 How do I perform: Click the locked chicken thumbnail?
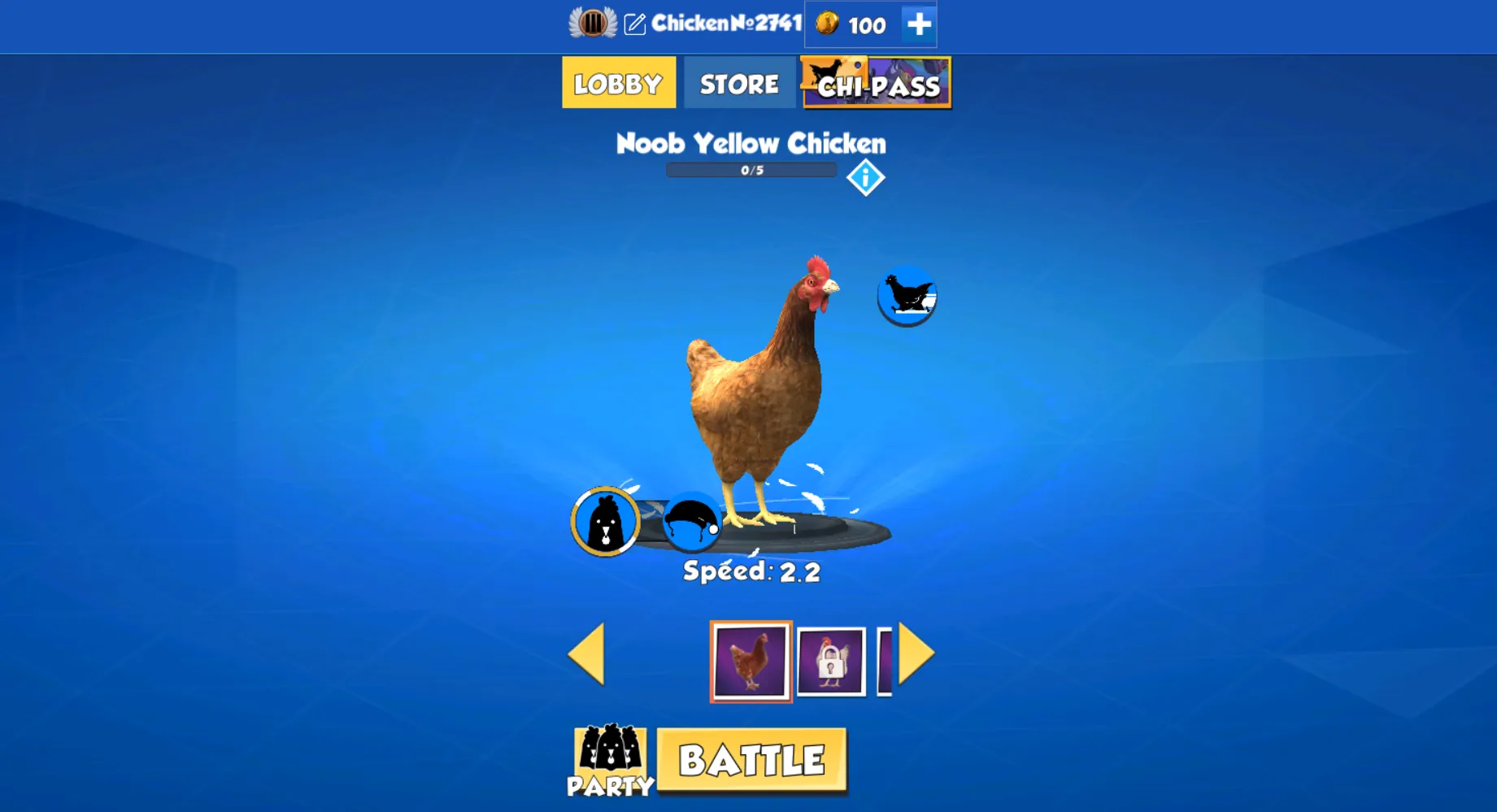832,660
